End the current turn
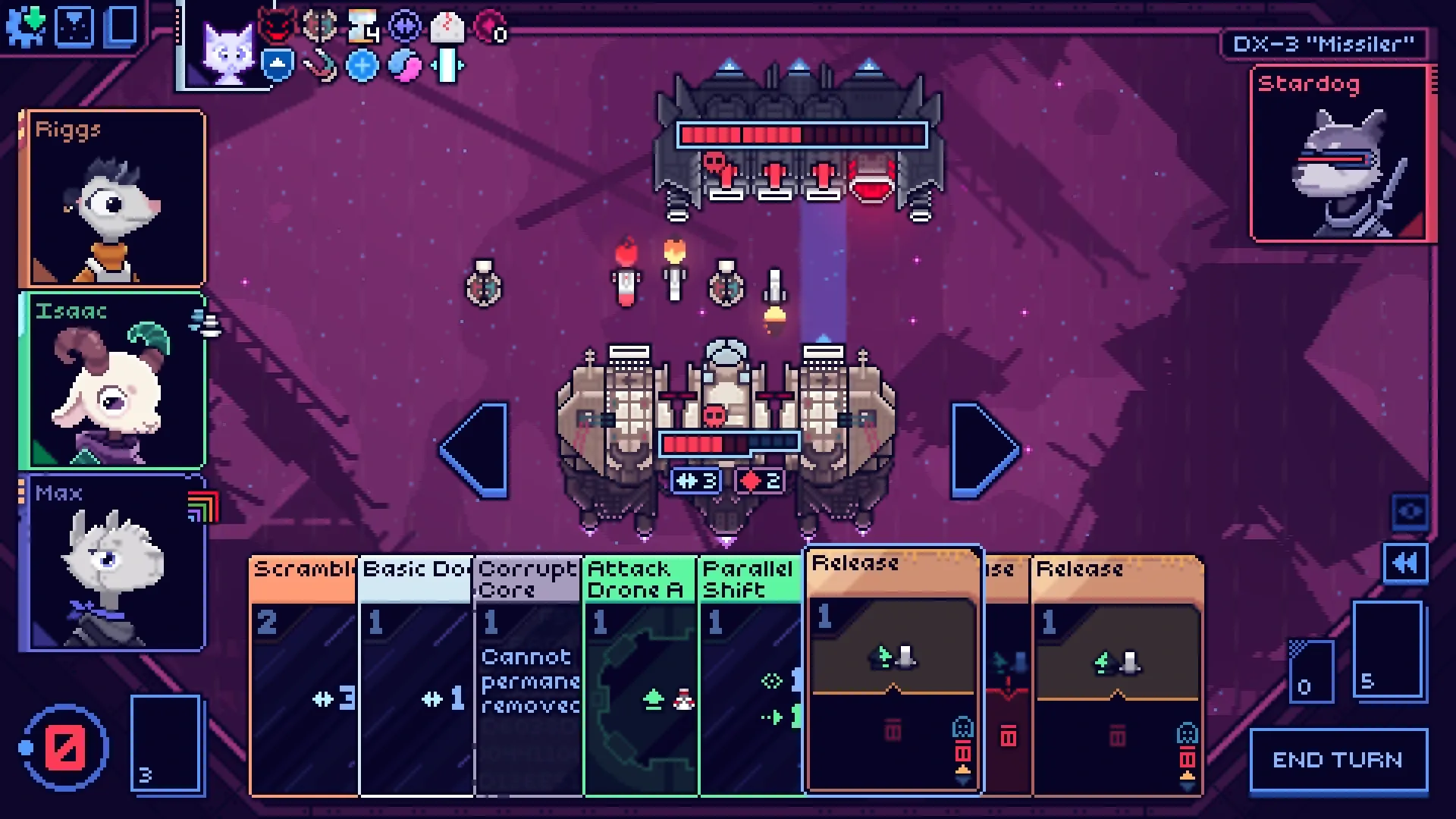Image resolution: width=1456 pixels, height=819 pixels. tap(1338, 760)
